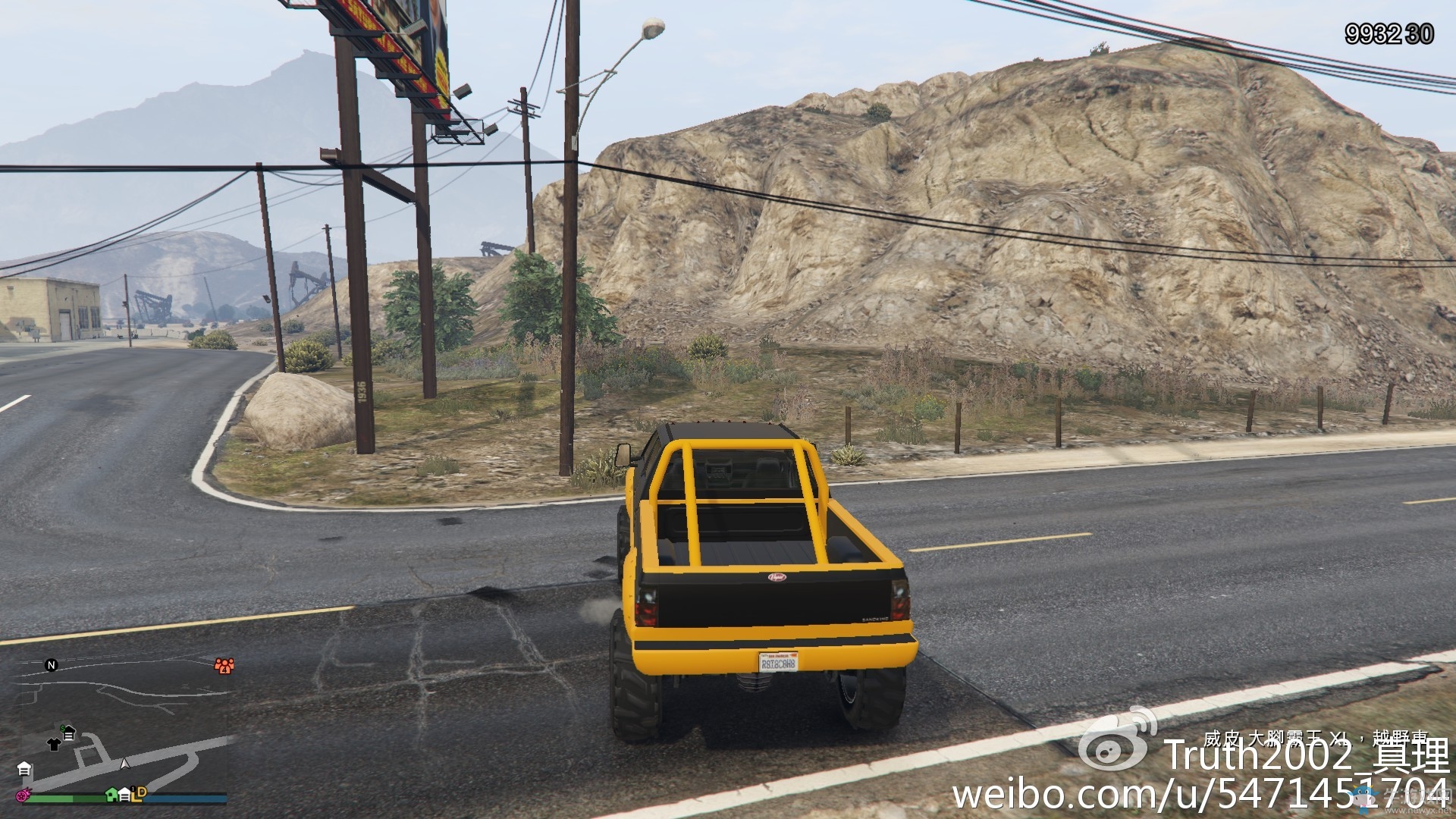Toggle the N compass marker on minimap

pos(51,665)
